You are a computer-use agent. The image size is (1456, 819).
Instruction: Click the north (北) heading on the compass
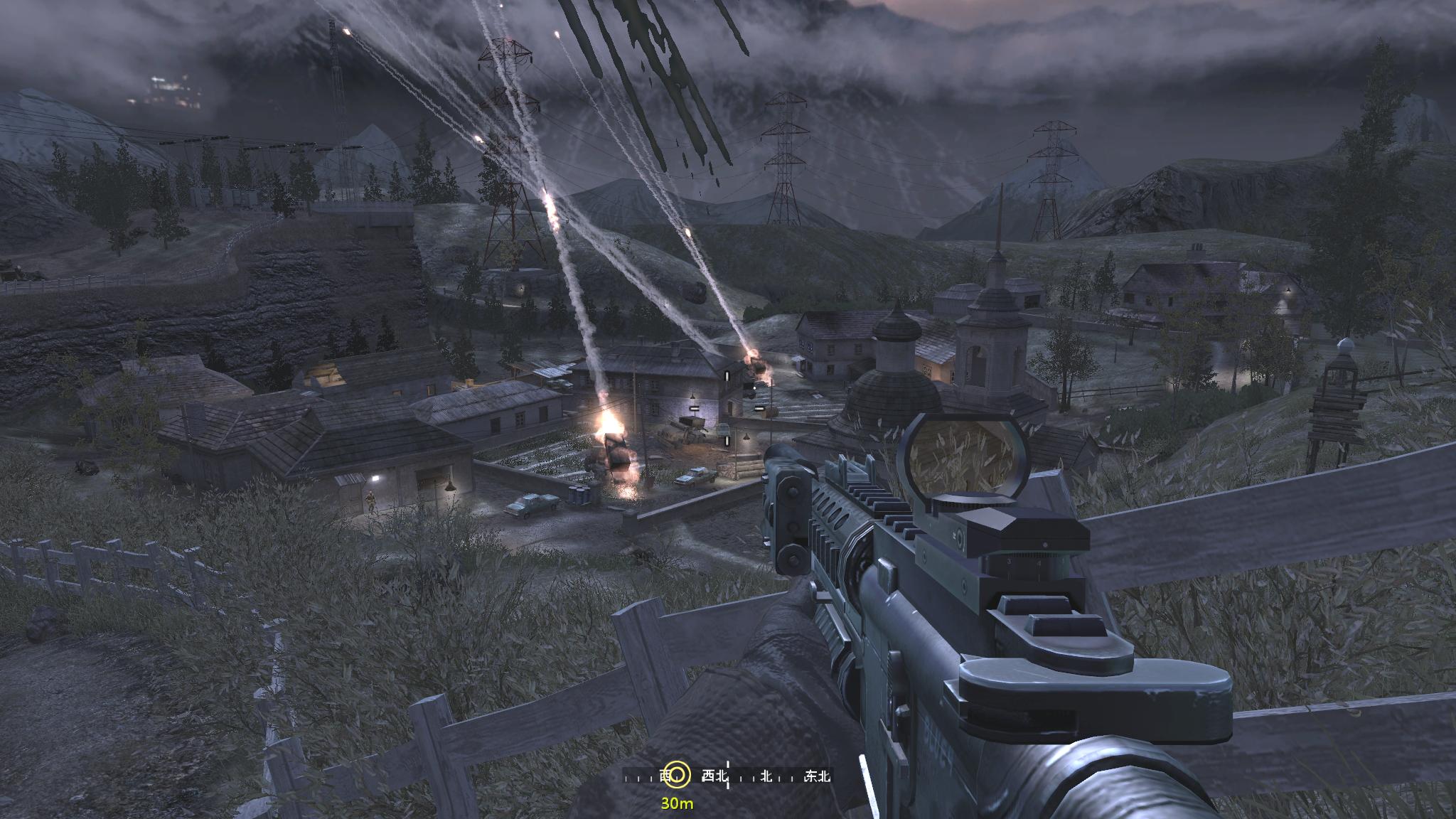[x=766, y=776]
